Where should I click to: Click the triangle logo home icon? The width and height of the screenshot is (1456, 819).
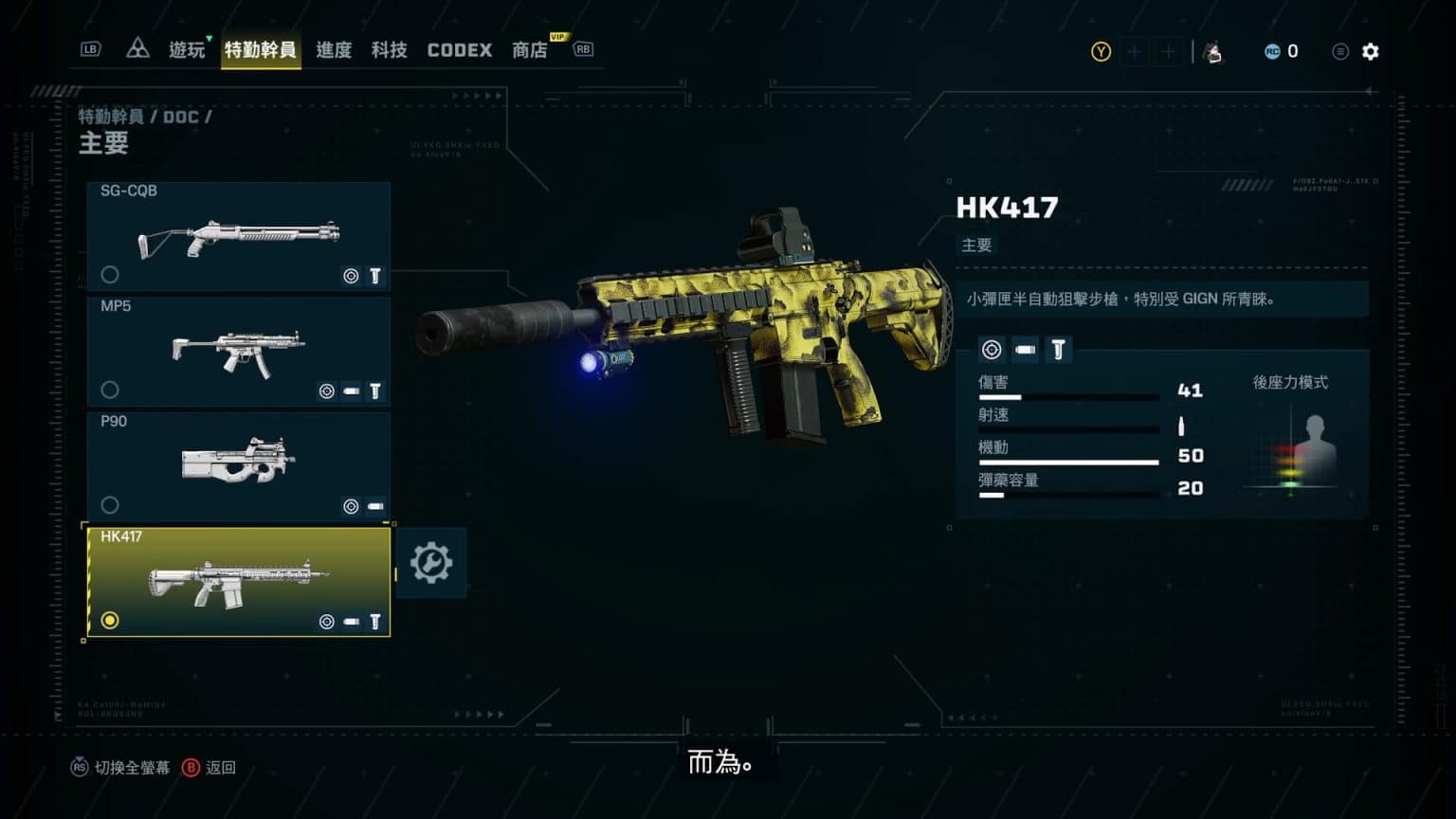click(137, 49)
